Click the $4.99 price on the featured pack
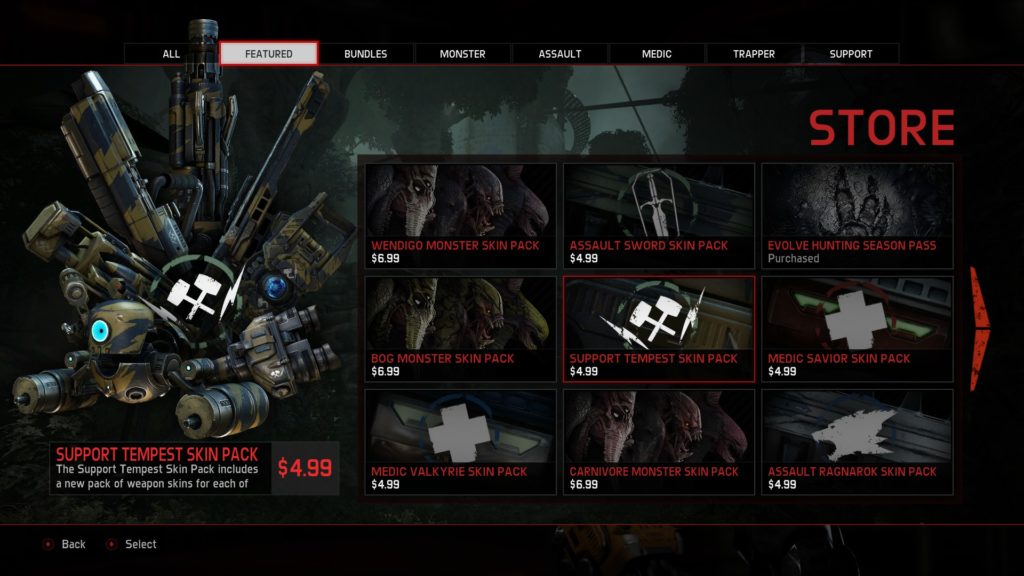 coord(305,468)
